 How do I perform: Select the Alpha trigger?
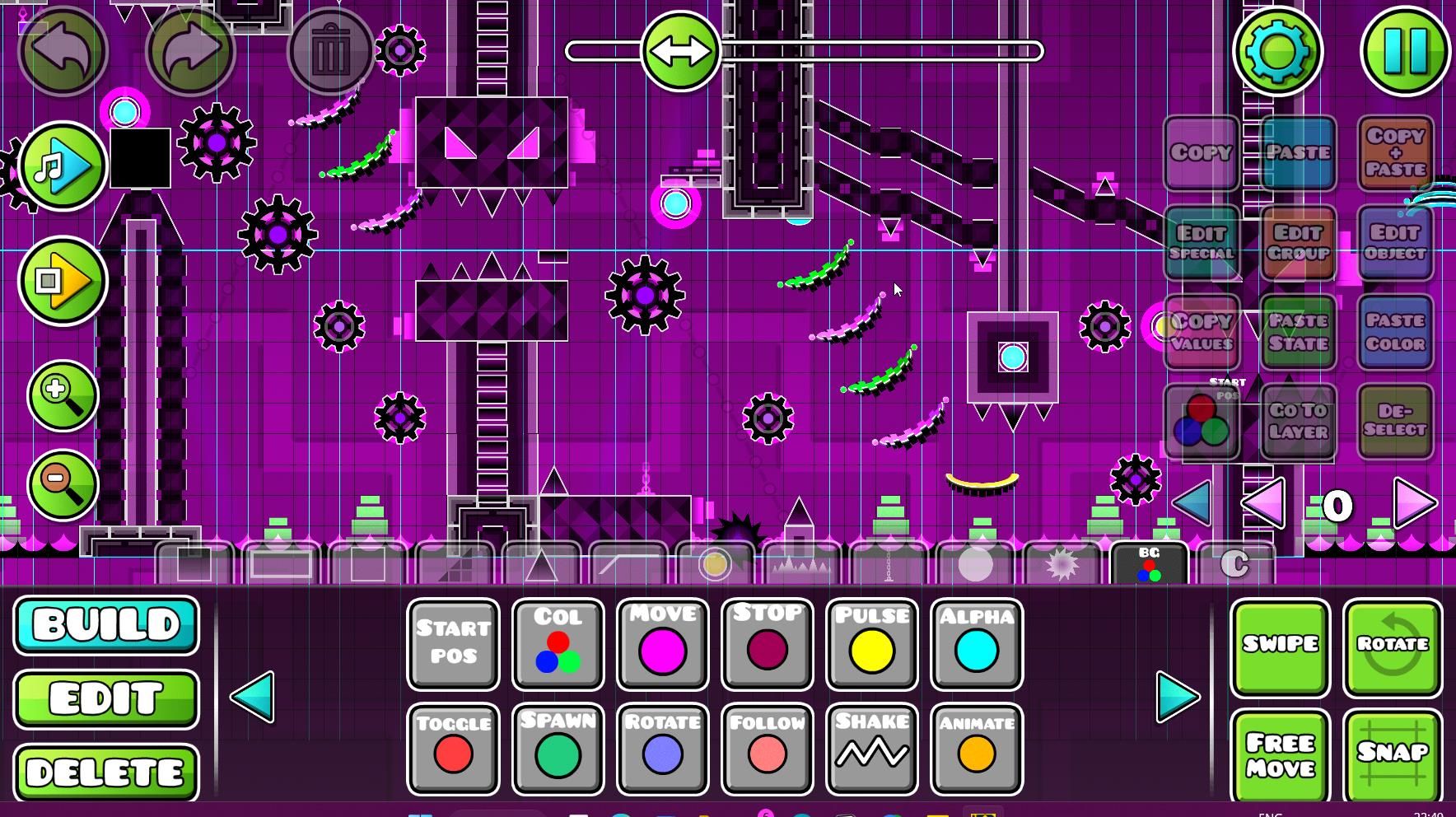pyautogui.click(x=977, y=644)
